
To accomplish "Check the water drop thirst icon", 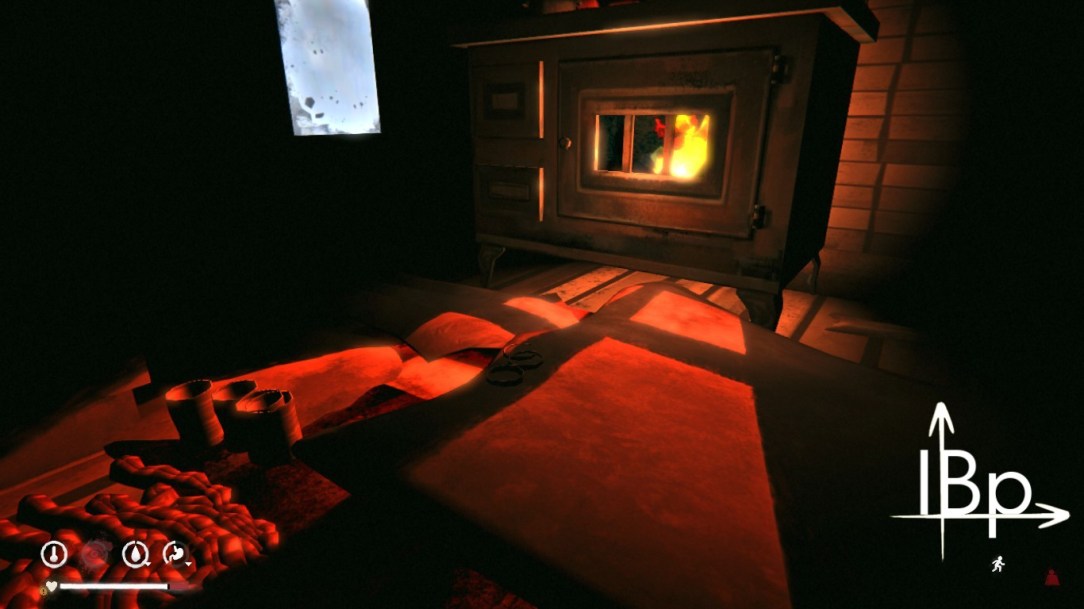I will 135,553.
